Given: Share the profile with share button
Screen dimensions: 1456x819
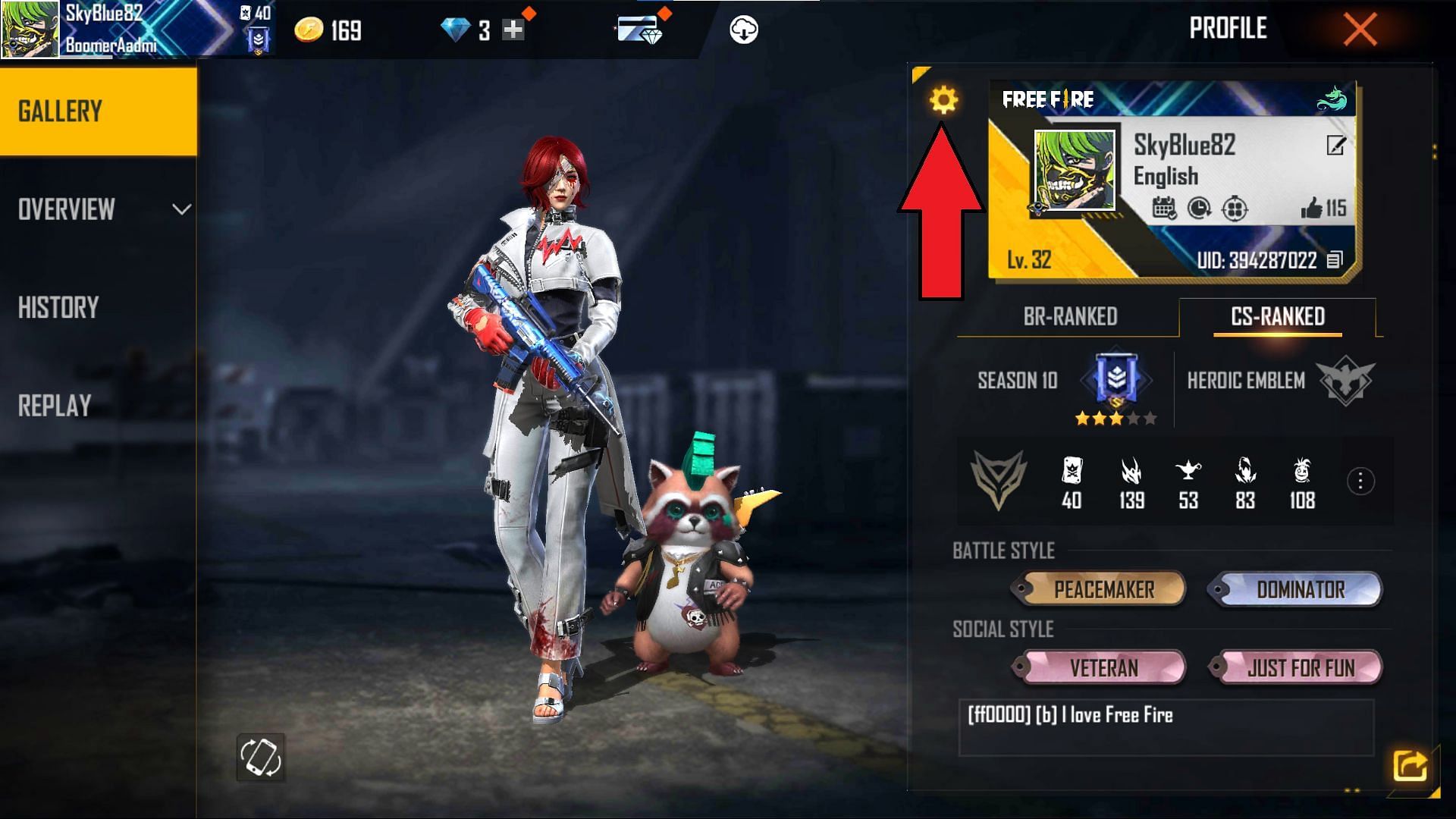Looking at the screenshot, I should coord(1410,765).
